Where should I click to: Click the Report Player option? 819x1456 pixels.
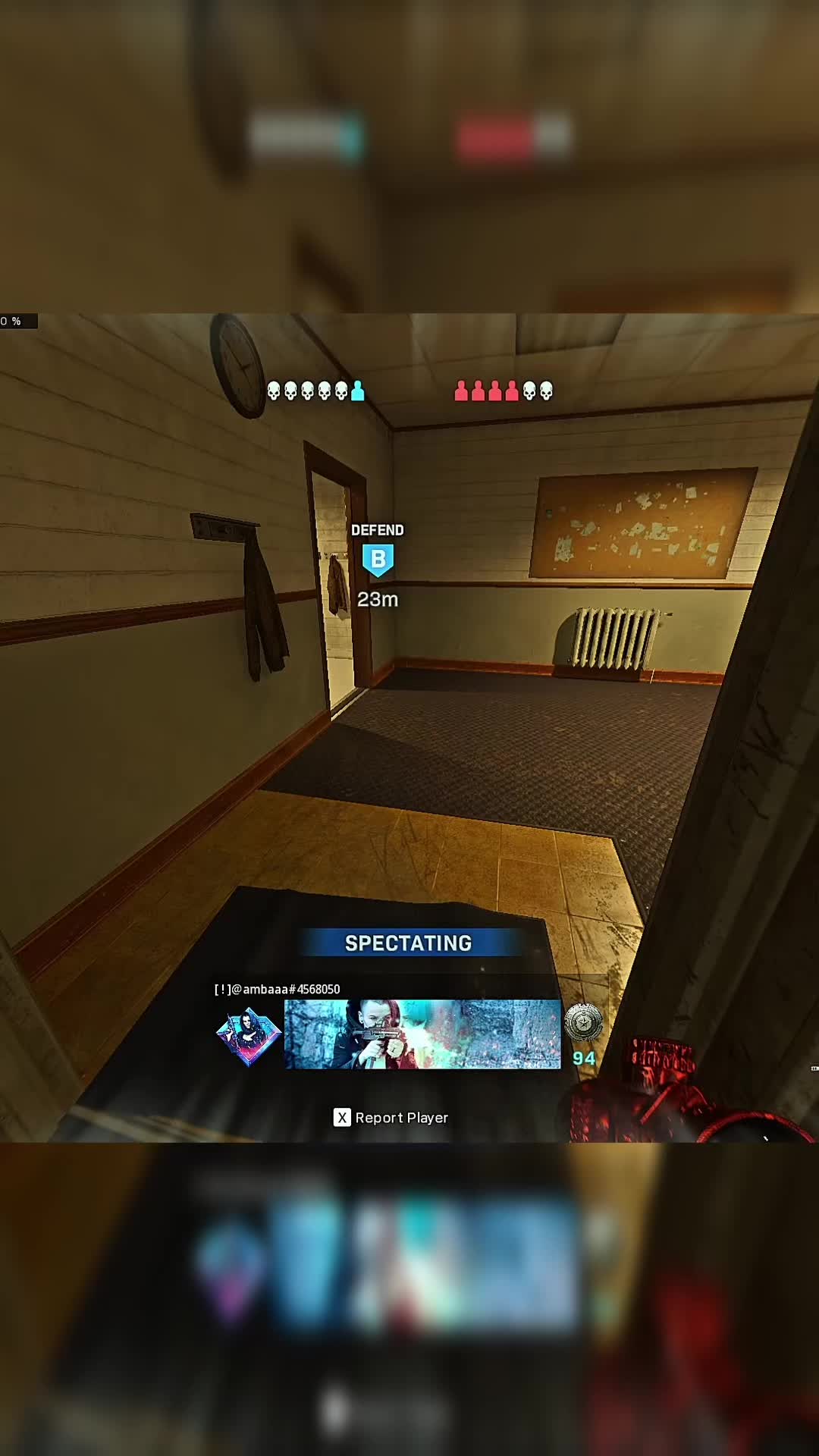click(391, 1118)
